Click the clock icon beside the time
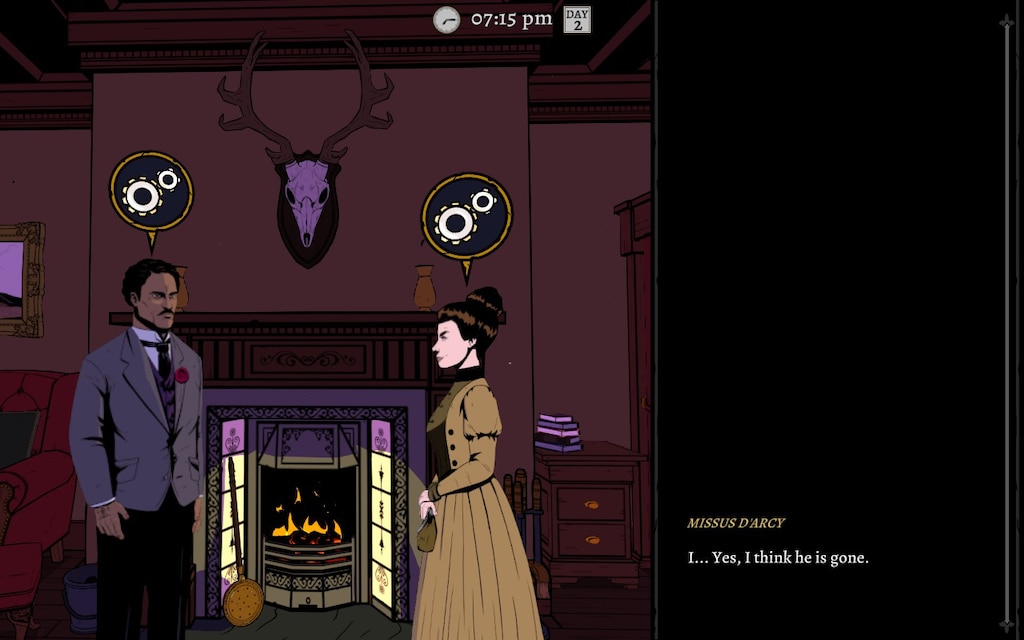Viewport: 1024px width, 640px height. click(446, 19)
